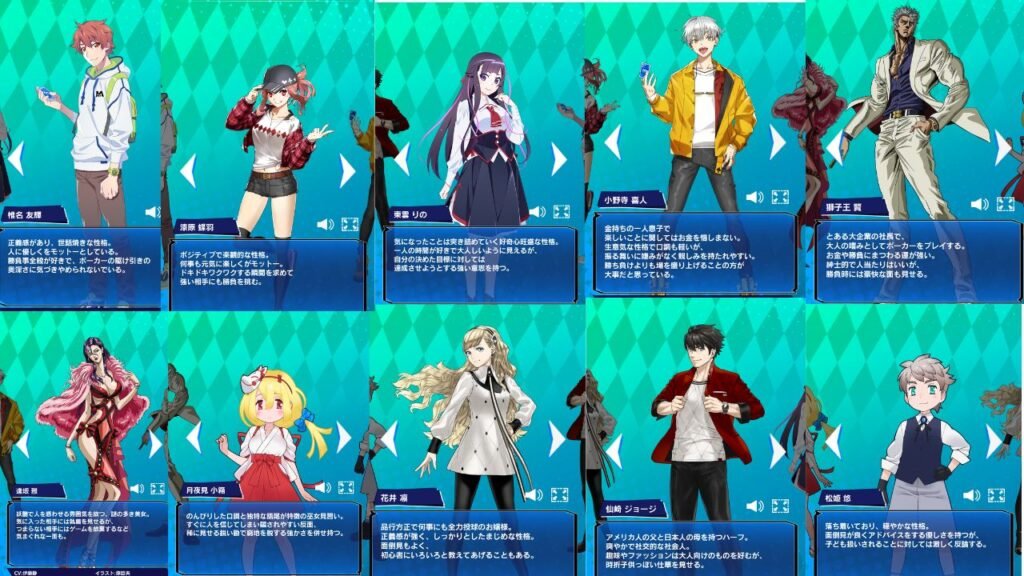
Task: Play voice sample for 花井 凛
Action: point(535,494)
